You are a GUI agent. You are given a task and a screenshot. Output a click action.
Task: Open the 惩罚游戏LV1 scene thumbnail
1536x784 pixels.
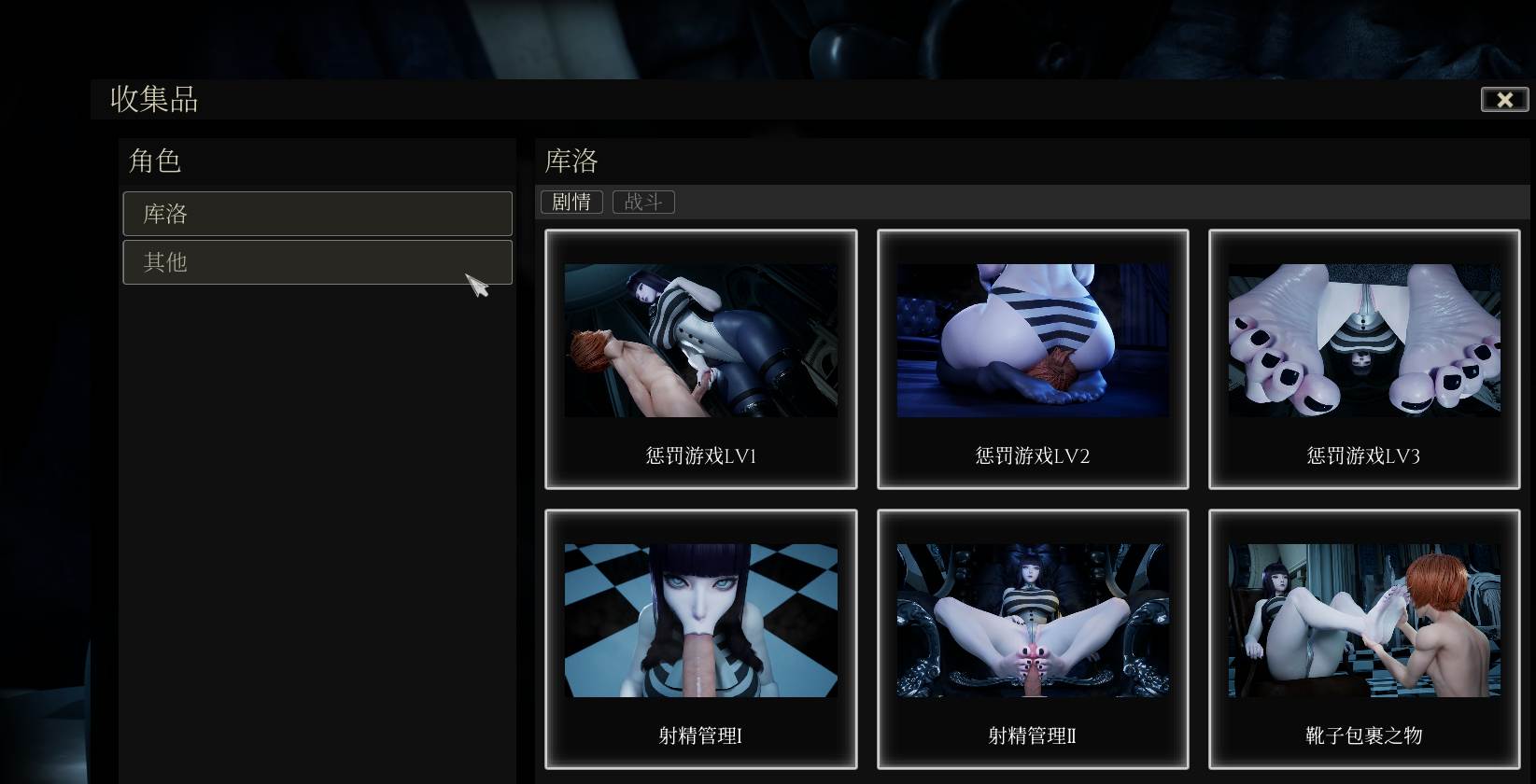(x=701, y=340)
